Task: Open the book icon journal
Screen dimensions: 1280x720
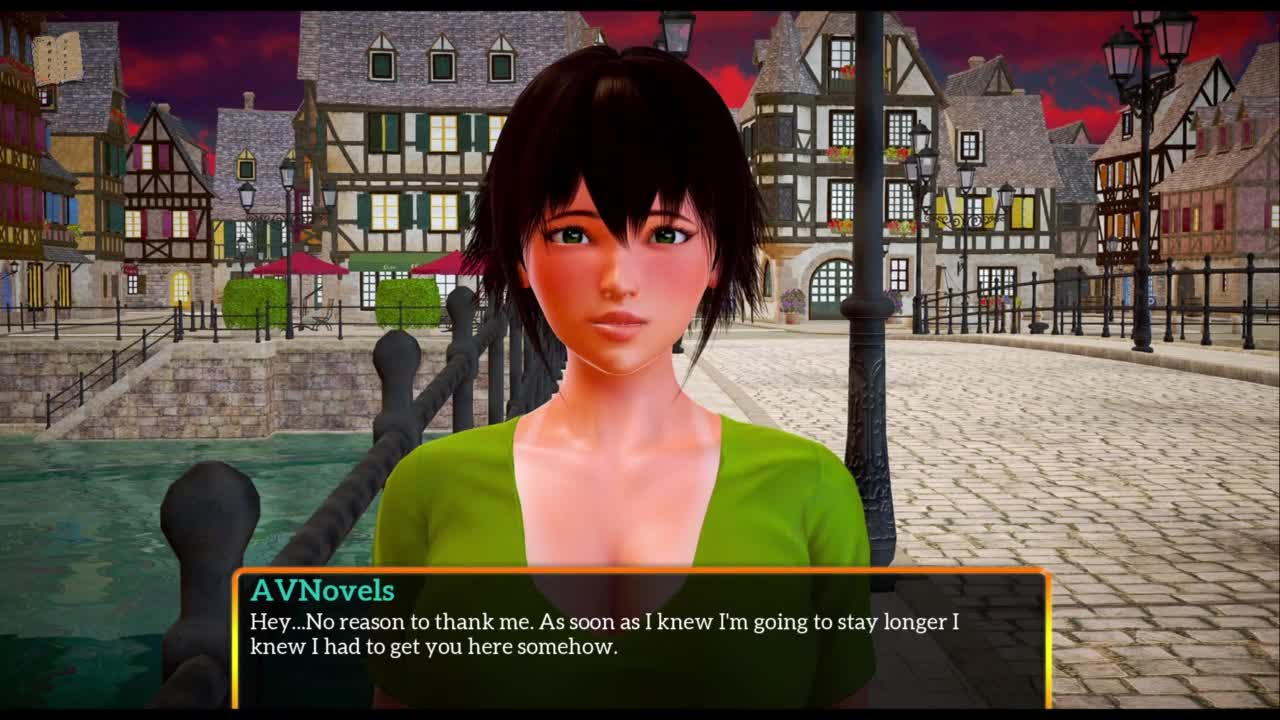Action: pyautogui.click(x=57, y=59)
